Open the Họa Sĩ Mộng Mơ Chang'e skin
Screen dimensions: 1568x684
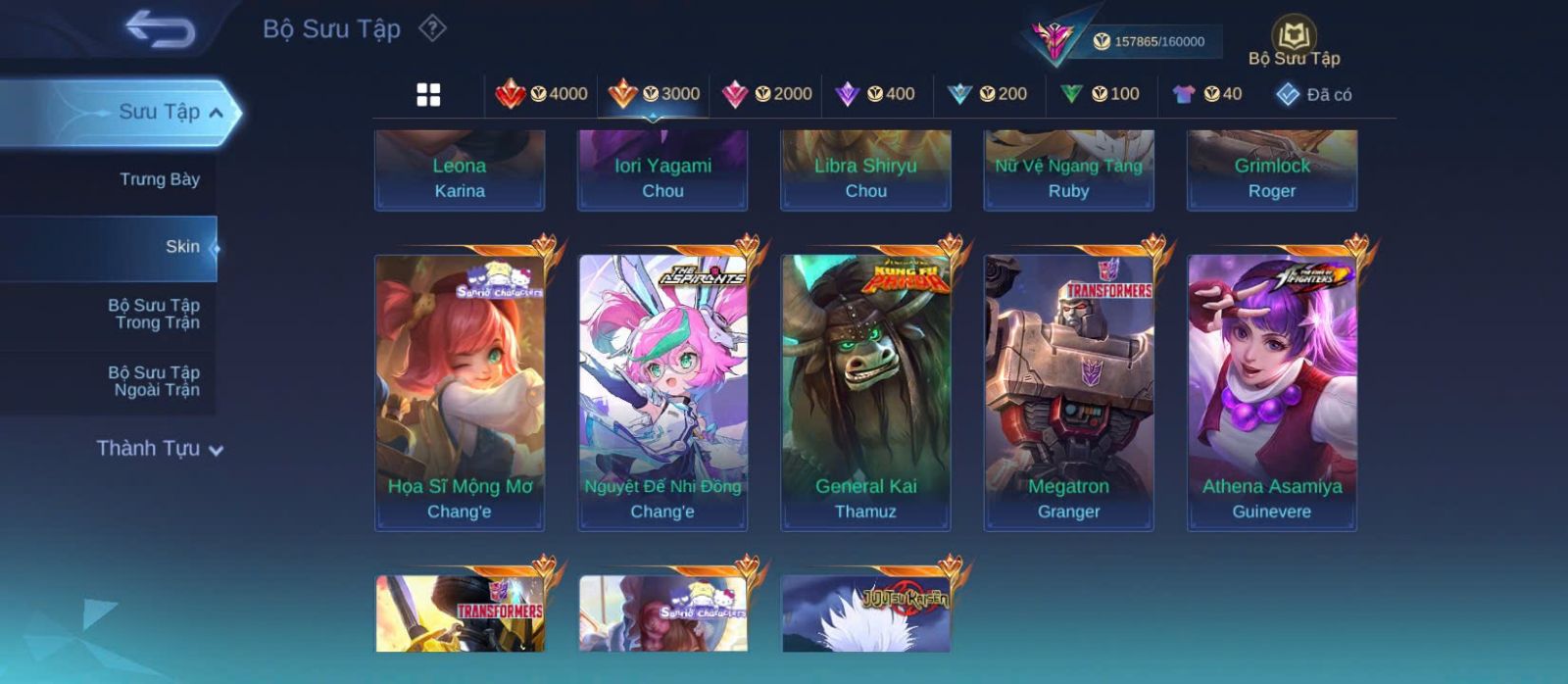(x=460, y=392)
